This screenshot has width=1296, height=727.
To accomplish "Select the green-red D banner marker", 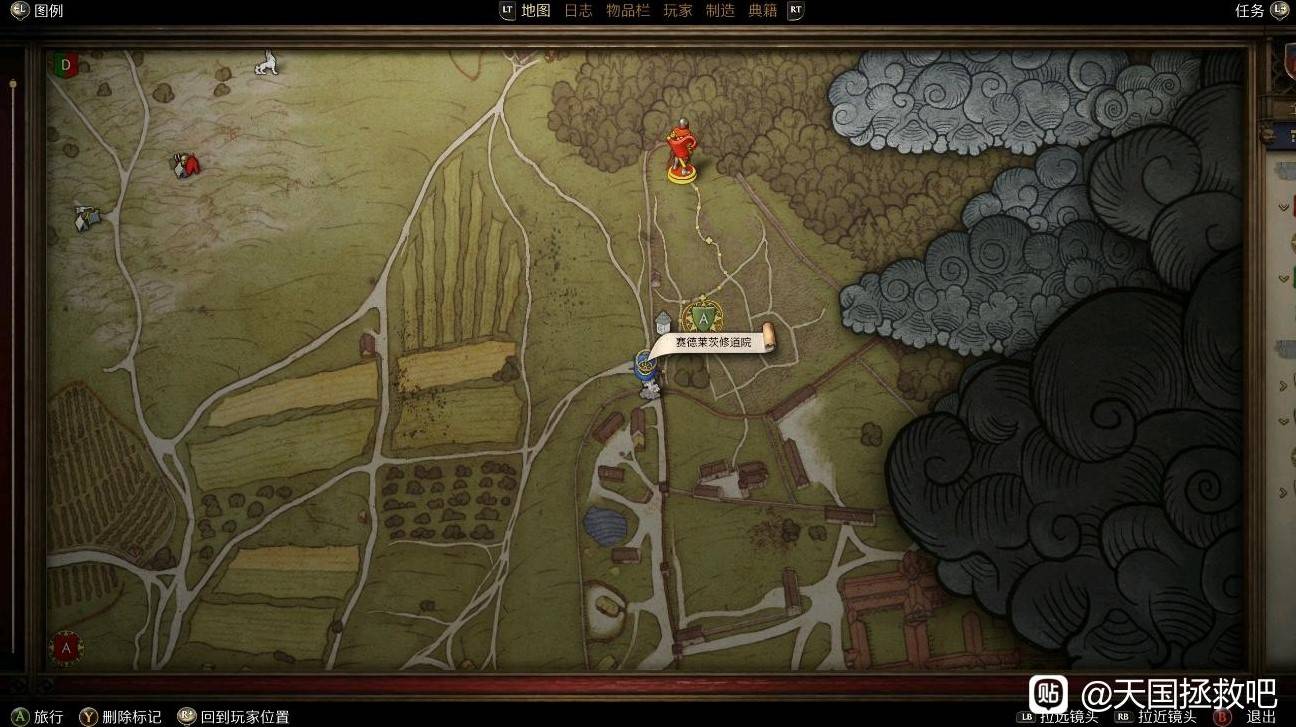I will [x=66, y=66].
